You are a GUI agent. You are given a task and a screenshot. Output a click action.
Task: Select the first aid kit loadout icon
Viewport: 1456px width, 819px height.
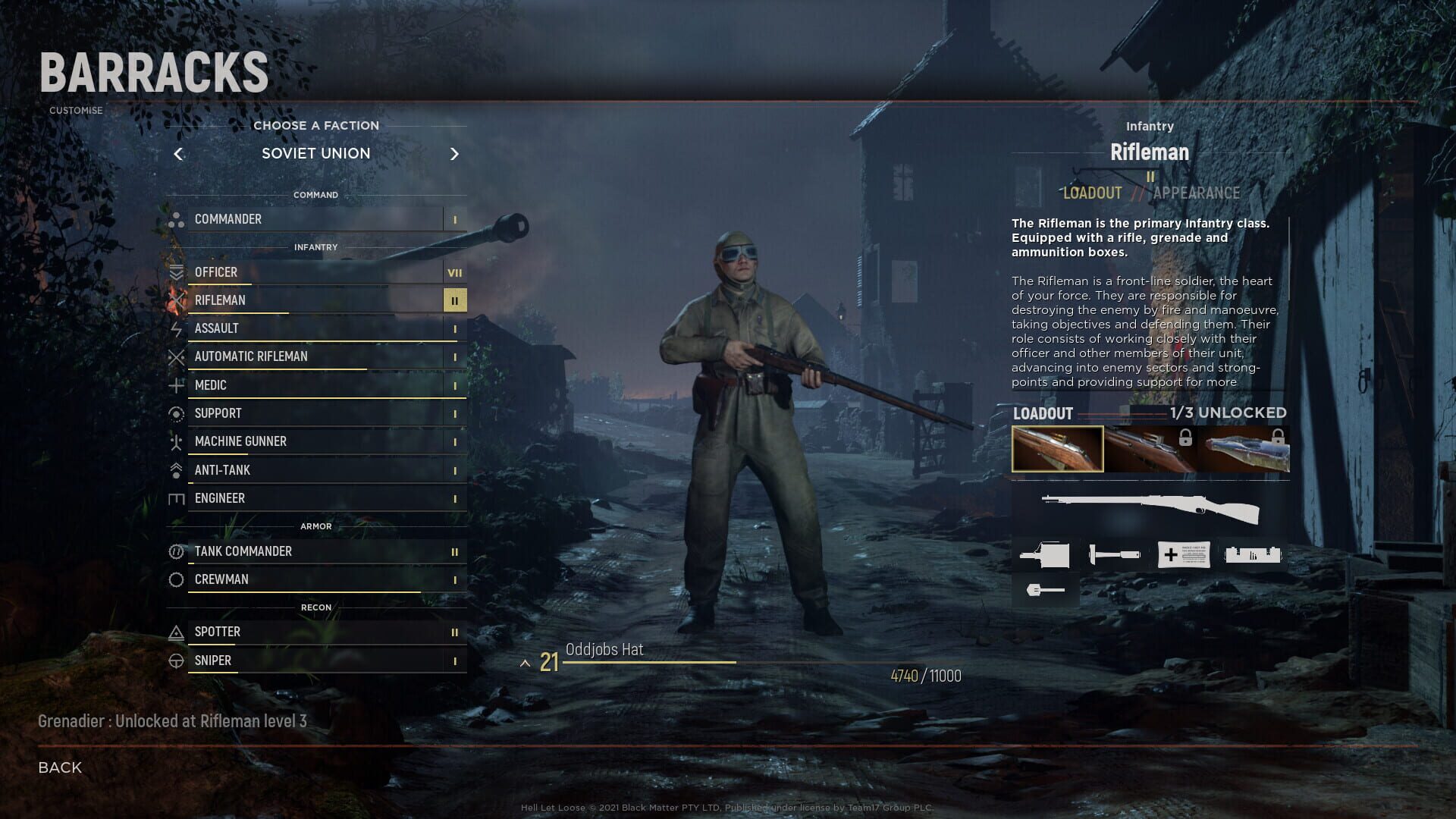tap(1184, 554)
